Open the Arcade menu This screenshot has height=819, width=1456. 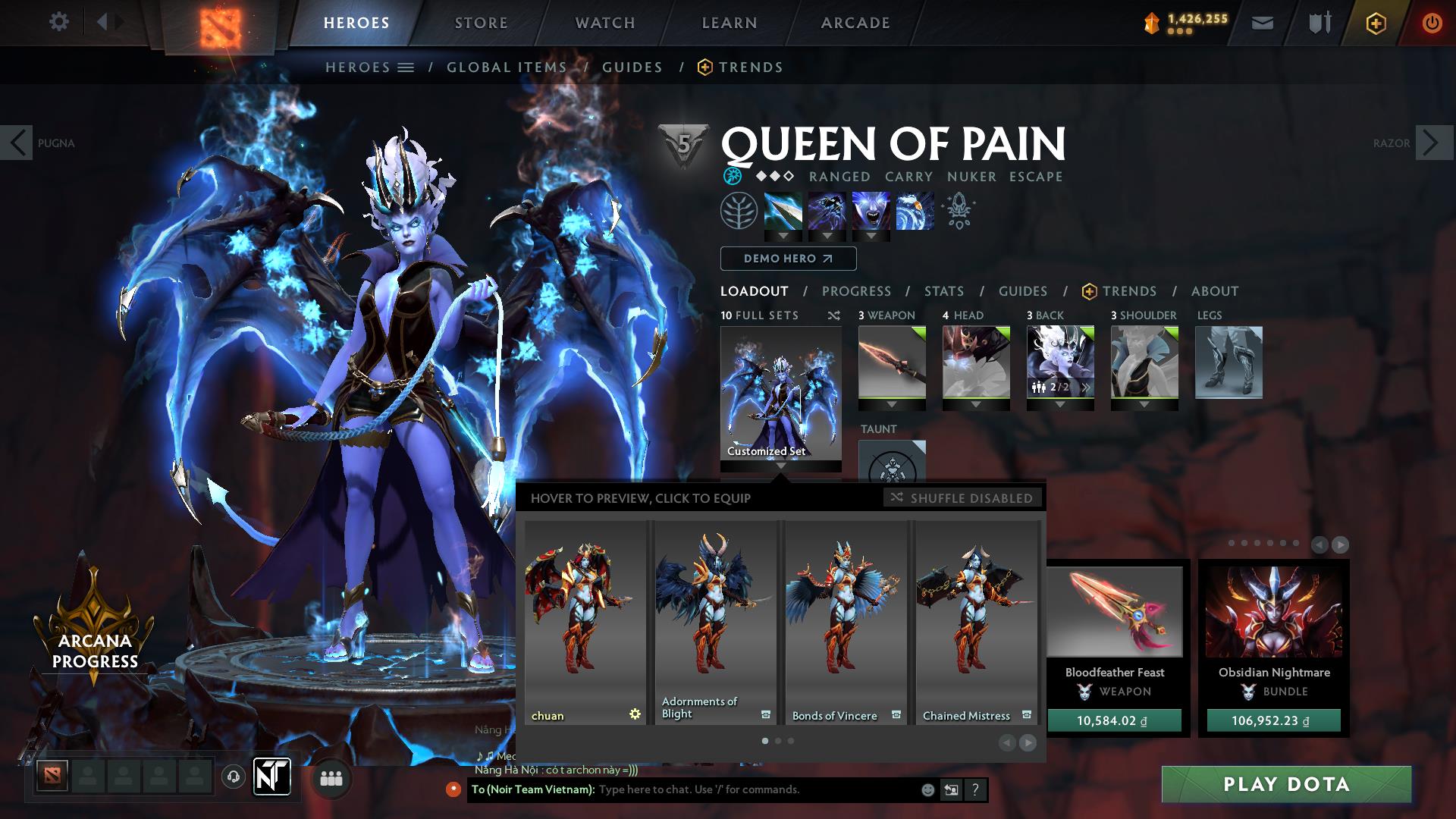(x=855, y=23)
